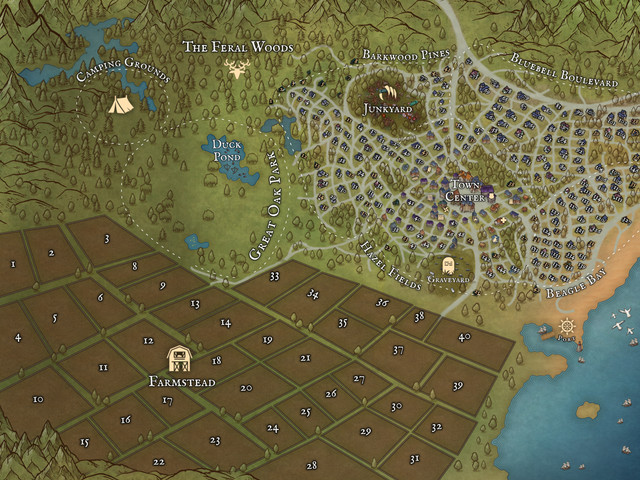This screenshot has height=480, width=640.
Task: Open the Farmstead barn marker
Action: coord(181,359)
